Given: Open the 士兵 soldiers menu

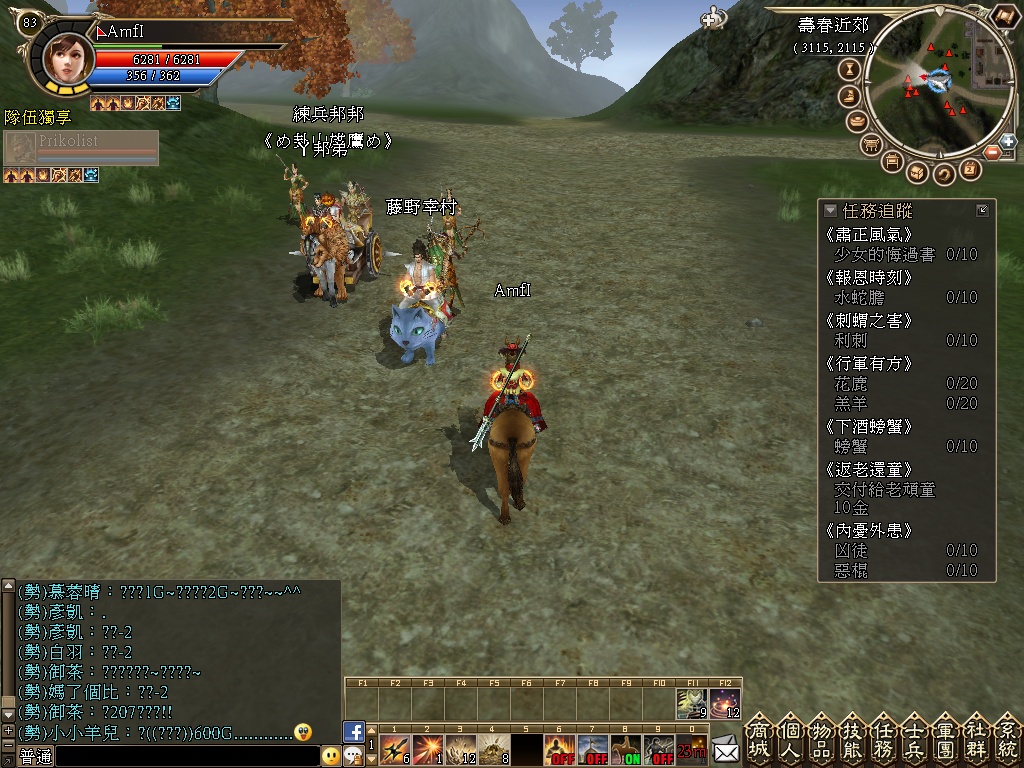Looking at the screenshot, I should (x=914, y=738).
